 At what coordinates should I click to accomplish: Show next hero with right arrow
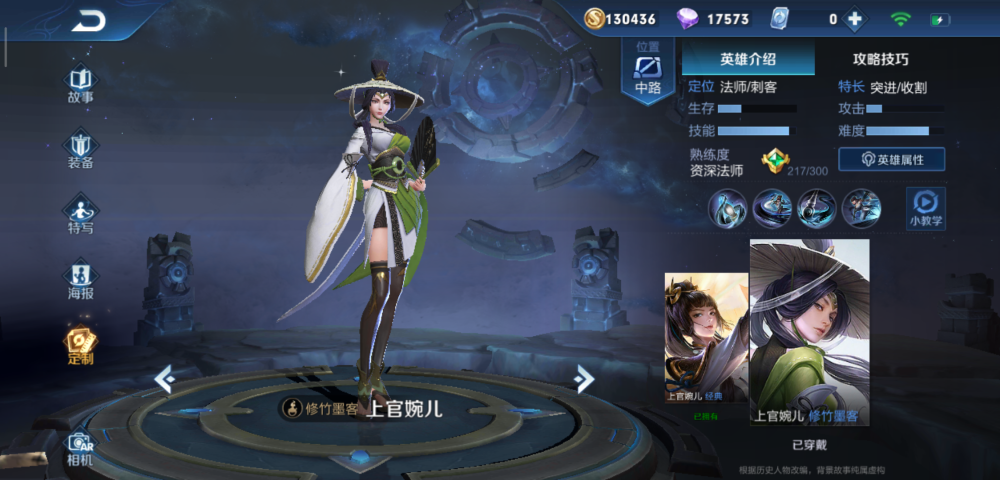coord(585,378)
